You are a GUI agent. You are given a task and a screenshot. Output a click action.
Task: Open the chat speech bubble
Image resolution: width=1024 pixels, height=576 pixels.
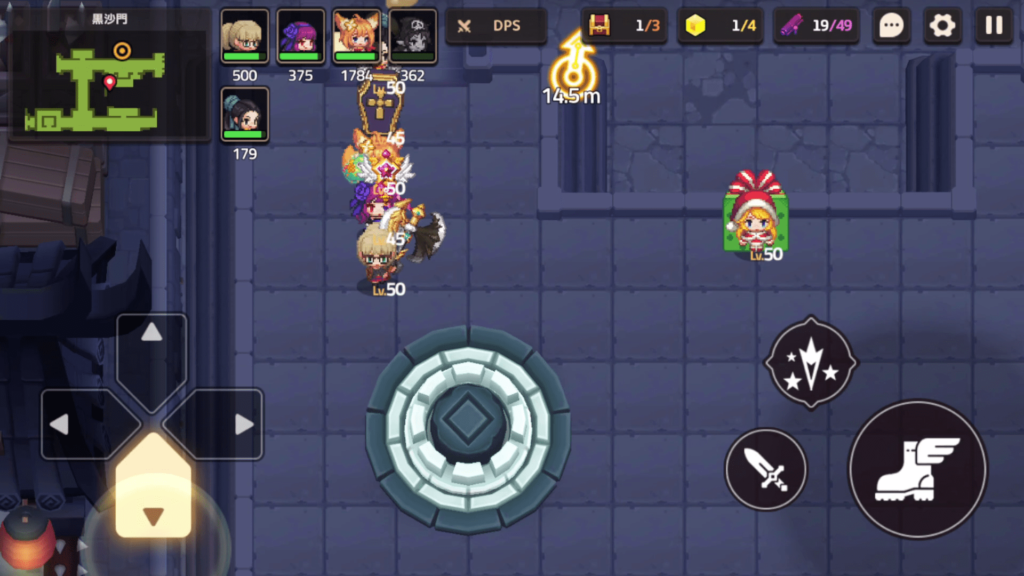(891, 26)
